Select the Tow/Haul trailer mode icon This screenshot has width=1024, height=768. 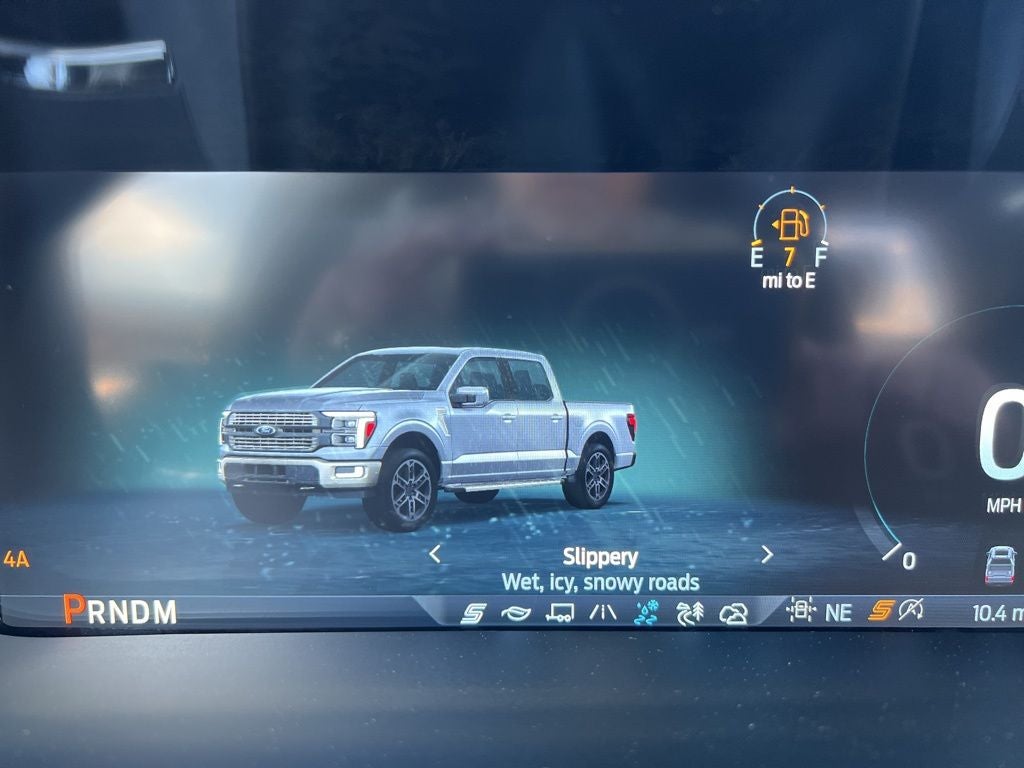tap(560, 613)
